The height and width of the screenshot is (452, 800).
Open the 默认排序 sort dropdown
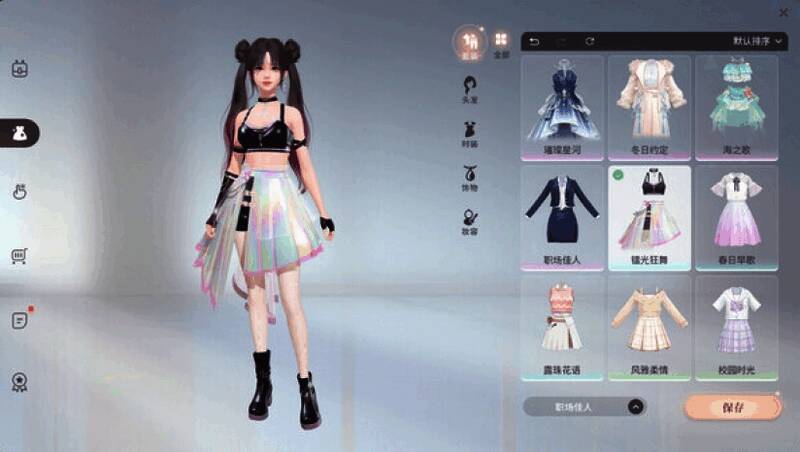pyautogui.click(x=758, y=41)
